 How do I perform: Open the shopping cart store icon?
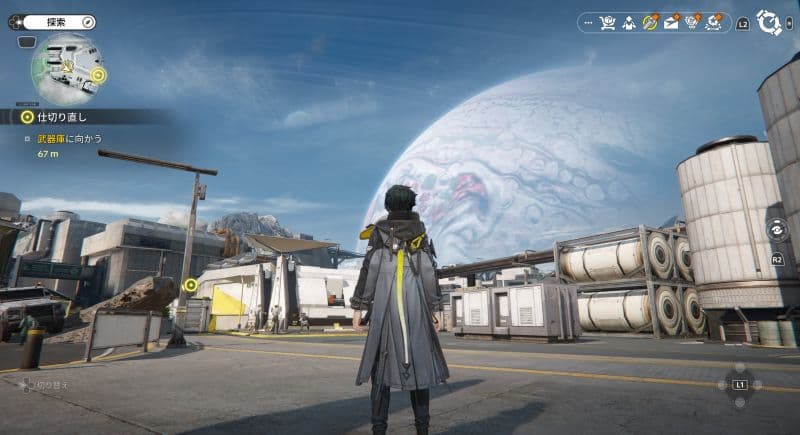coord(607,22)
